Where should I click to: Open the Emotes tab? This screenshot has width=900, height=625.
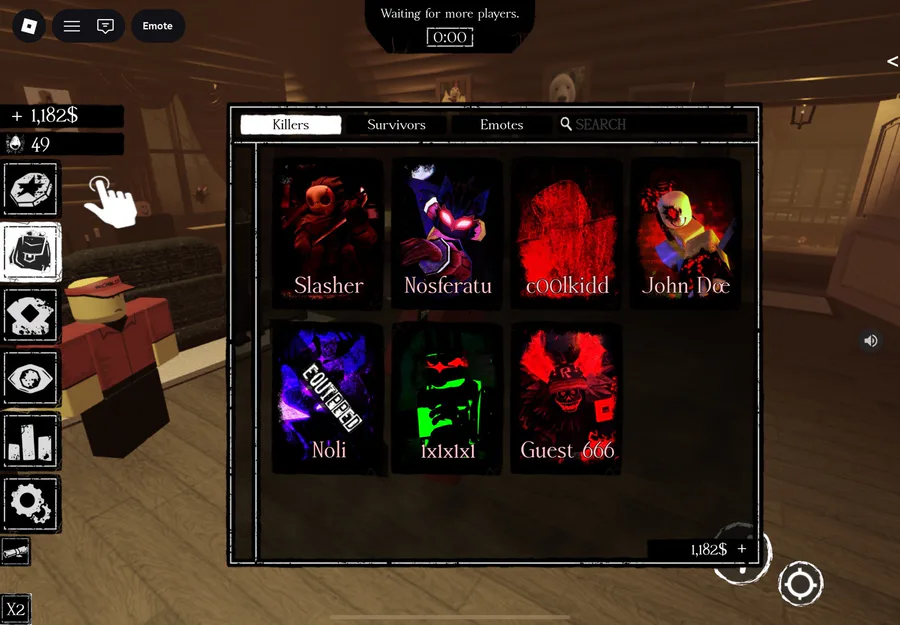pyautogui.click(x=501, y=125)
